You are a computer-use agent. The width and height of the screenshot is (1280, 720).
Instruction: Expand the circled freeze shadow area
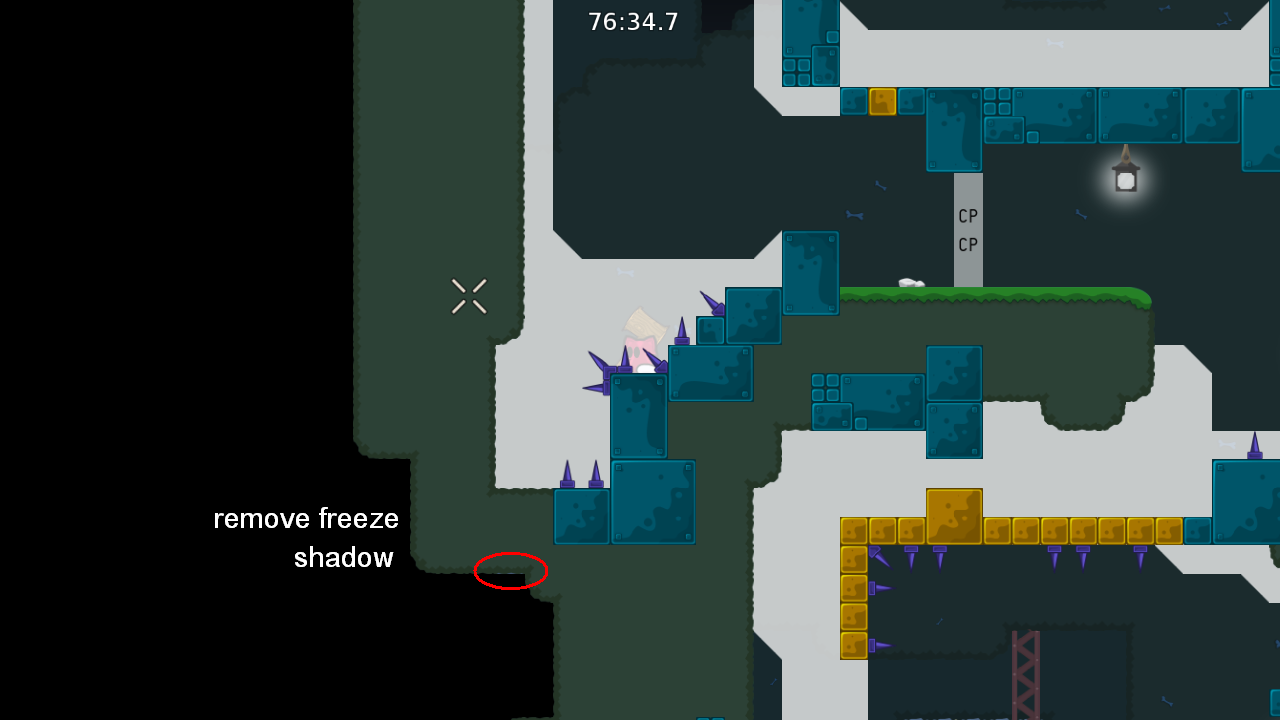[510, 571]
